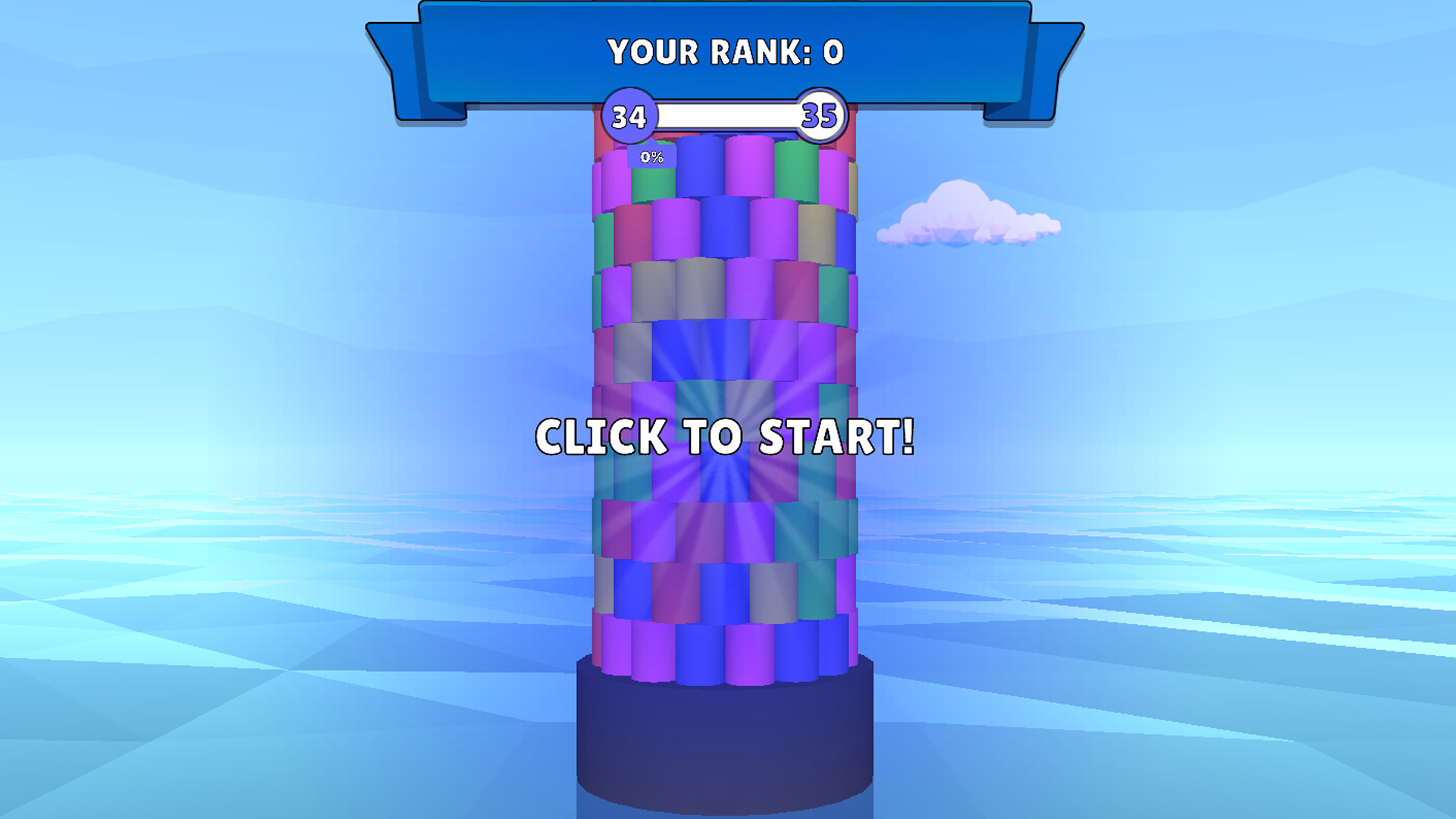Image resolution: width=1456 pixels, height=819 pixels.
Task: Tap the checkered ground beside the tower
Action: point(303,682)
